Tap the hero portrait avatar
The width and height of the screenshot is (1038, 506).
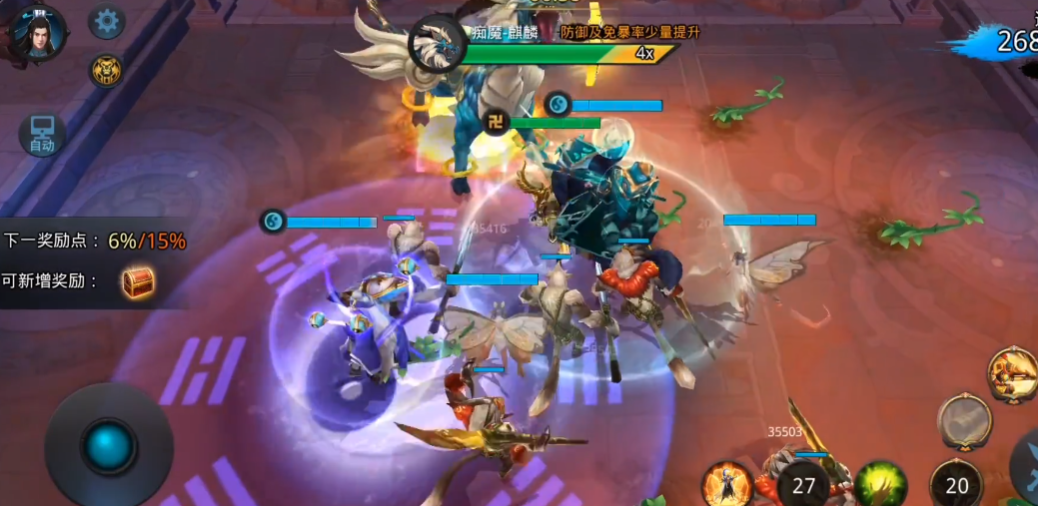click(39, 31)
